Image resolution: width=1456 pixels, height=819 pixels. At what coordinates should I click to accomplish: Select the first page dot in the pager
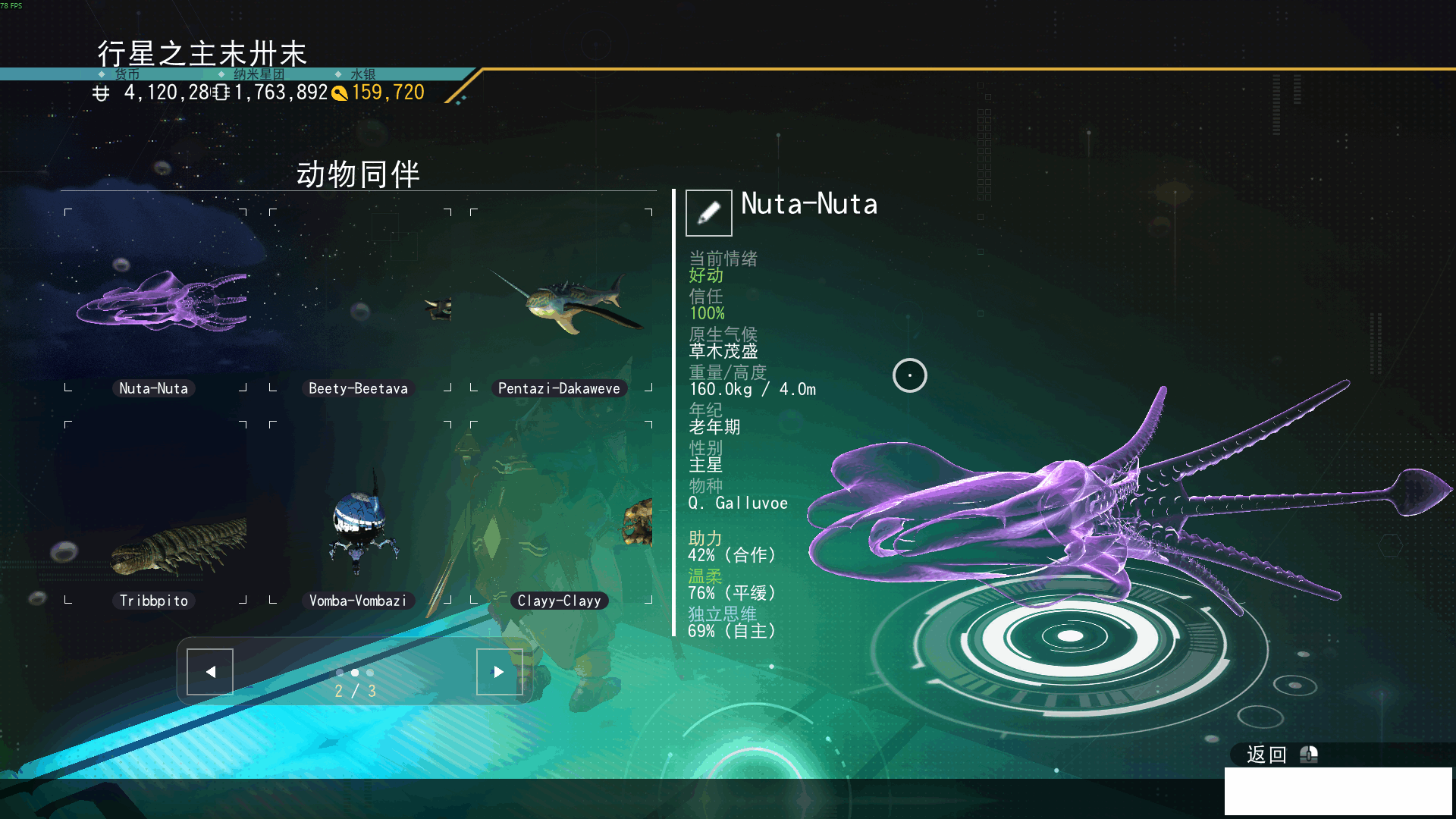(339, 673)
